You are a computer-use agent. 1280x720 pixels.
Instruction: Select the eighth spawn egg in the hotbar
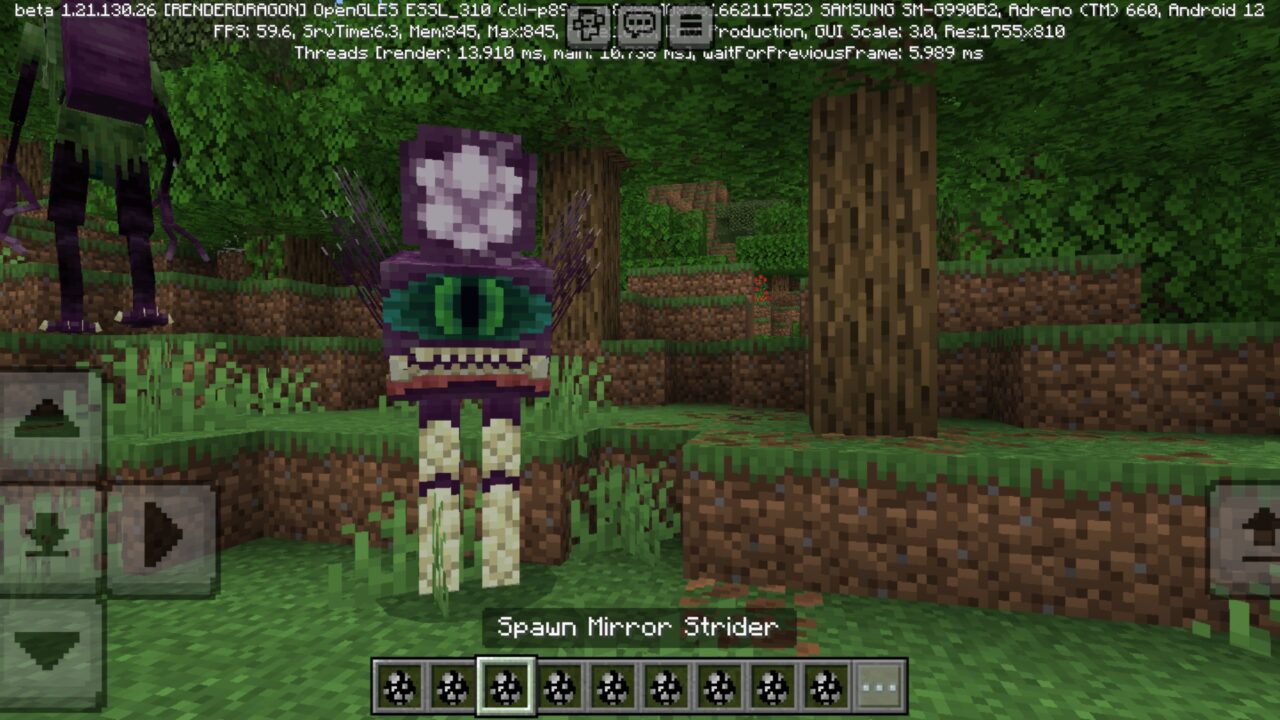[x=772, y=685]
